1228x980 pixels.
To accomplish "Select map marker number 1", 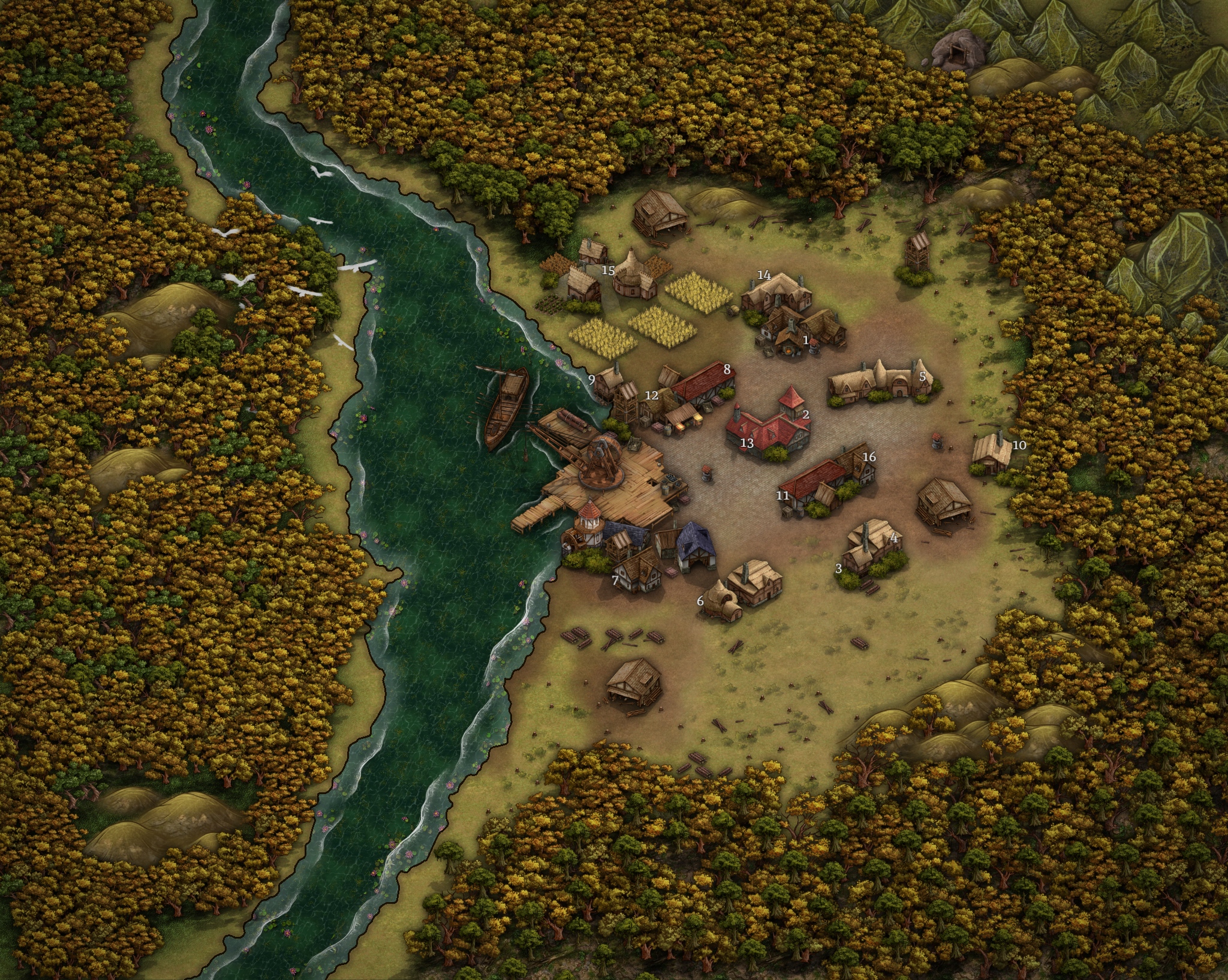I will pos(806,340).
